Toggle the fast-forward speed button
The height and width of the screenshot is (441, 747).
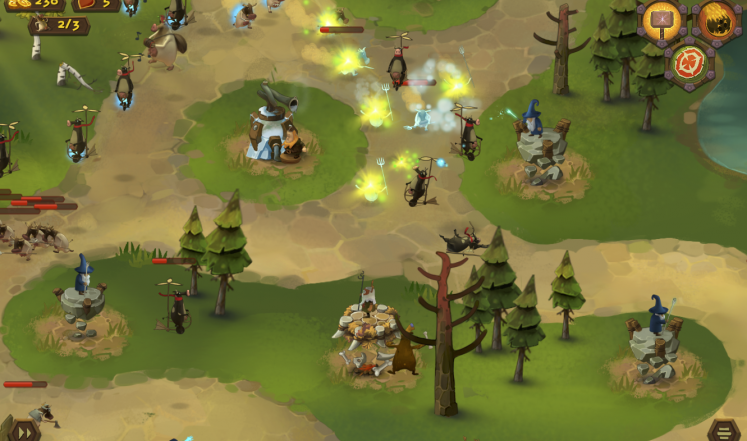click(x=22, y=431)
